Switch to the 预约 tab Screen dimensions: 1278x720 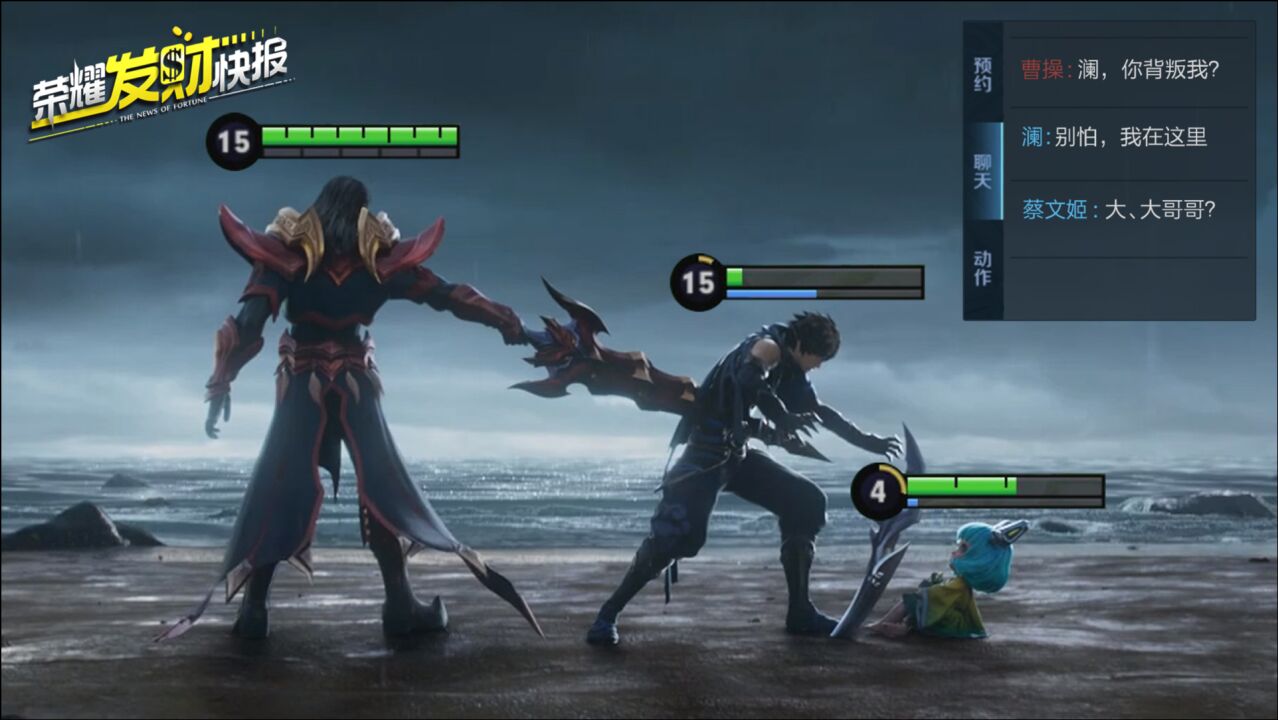(983, 73)
